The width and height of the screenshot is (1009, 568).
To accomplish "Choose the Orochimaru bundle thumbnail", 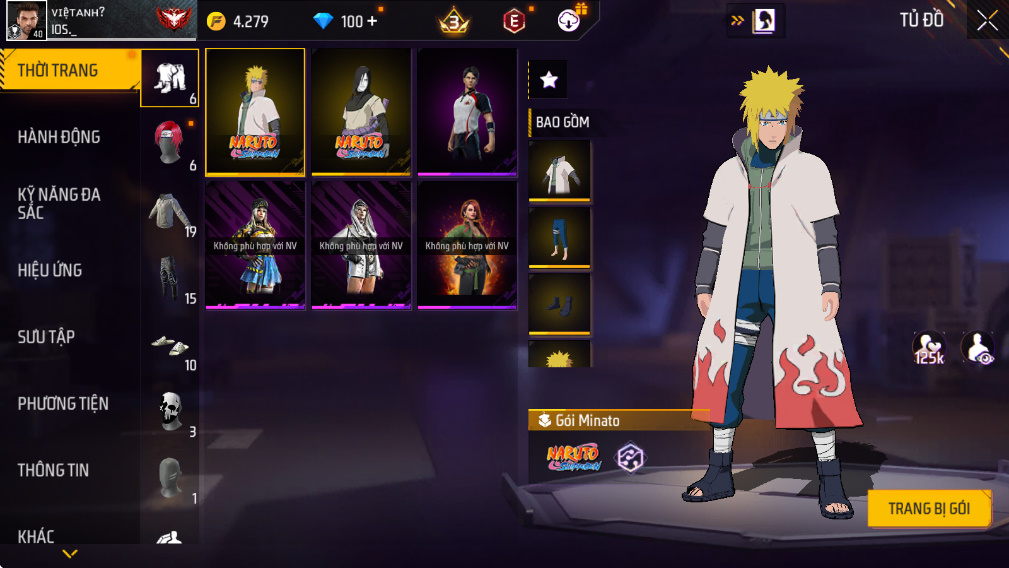I will tap(361, 112).
